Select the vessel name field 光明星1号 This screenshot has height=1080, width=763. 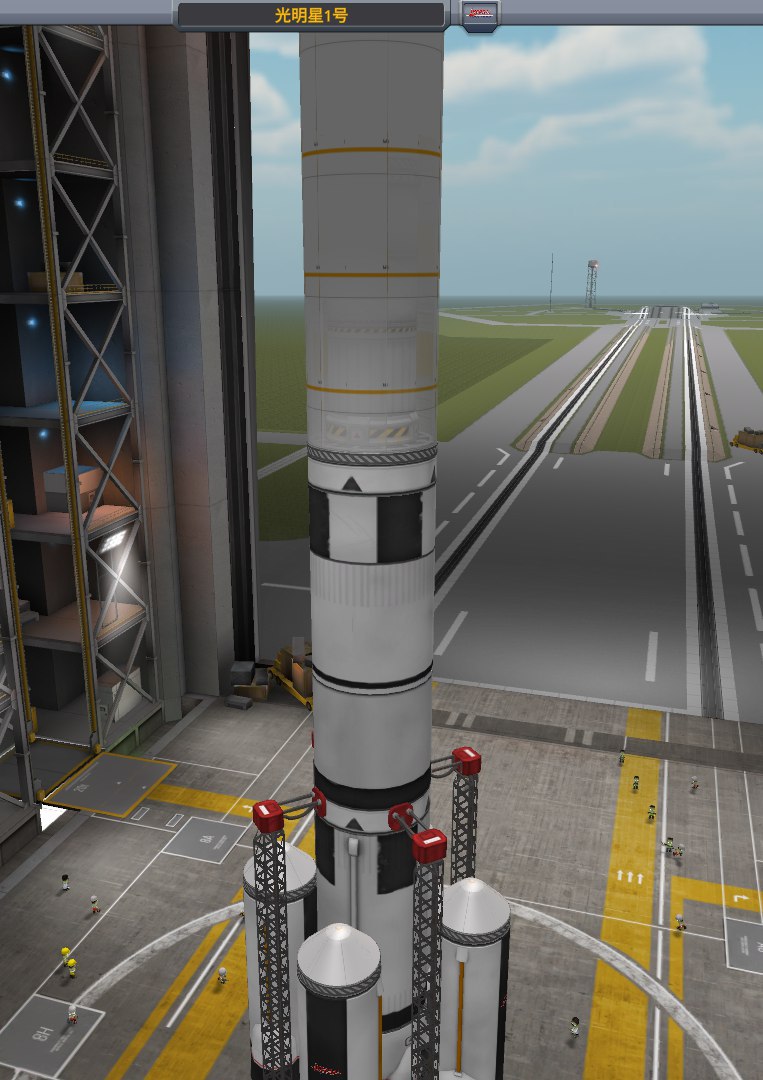pos(311,16)
